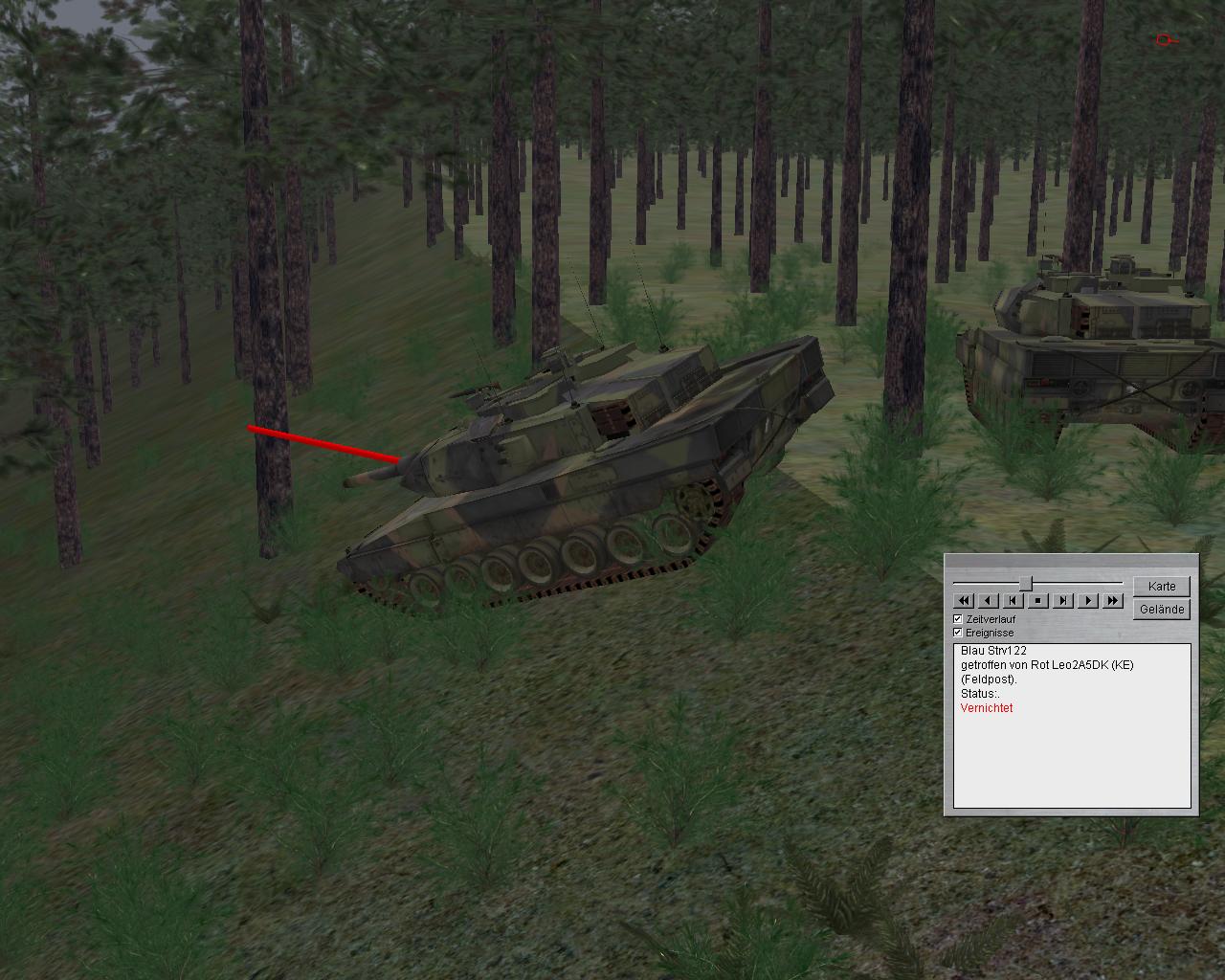Play the replay forward
Screen dimensions: 1225x980
tap(1088, 601)
